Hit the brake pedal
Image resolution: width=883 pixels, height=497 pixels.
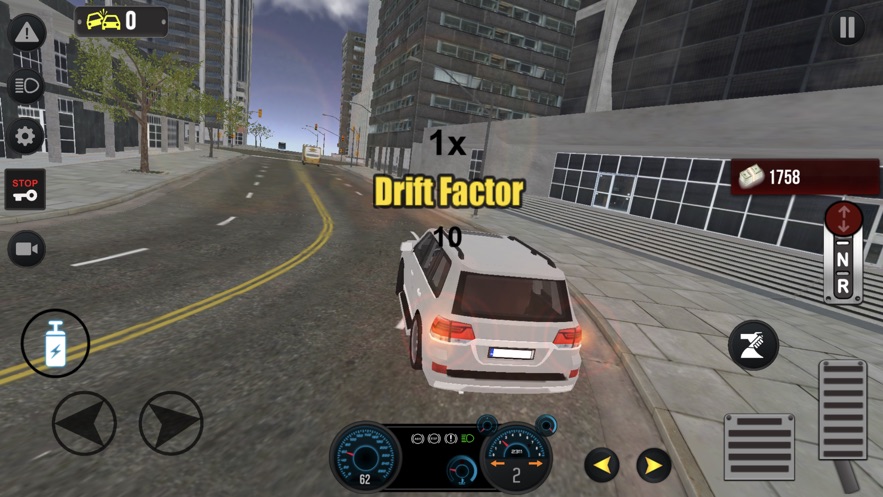[759, 446]
